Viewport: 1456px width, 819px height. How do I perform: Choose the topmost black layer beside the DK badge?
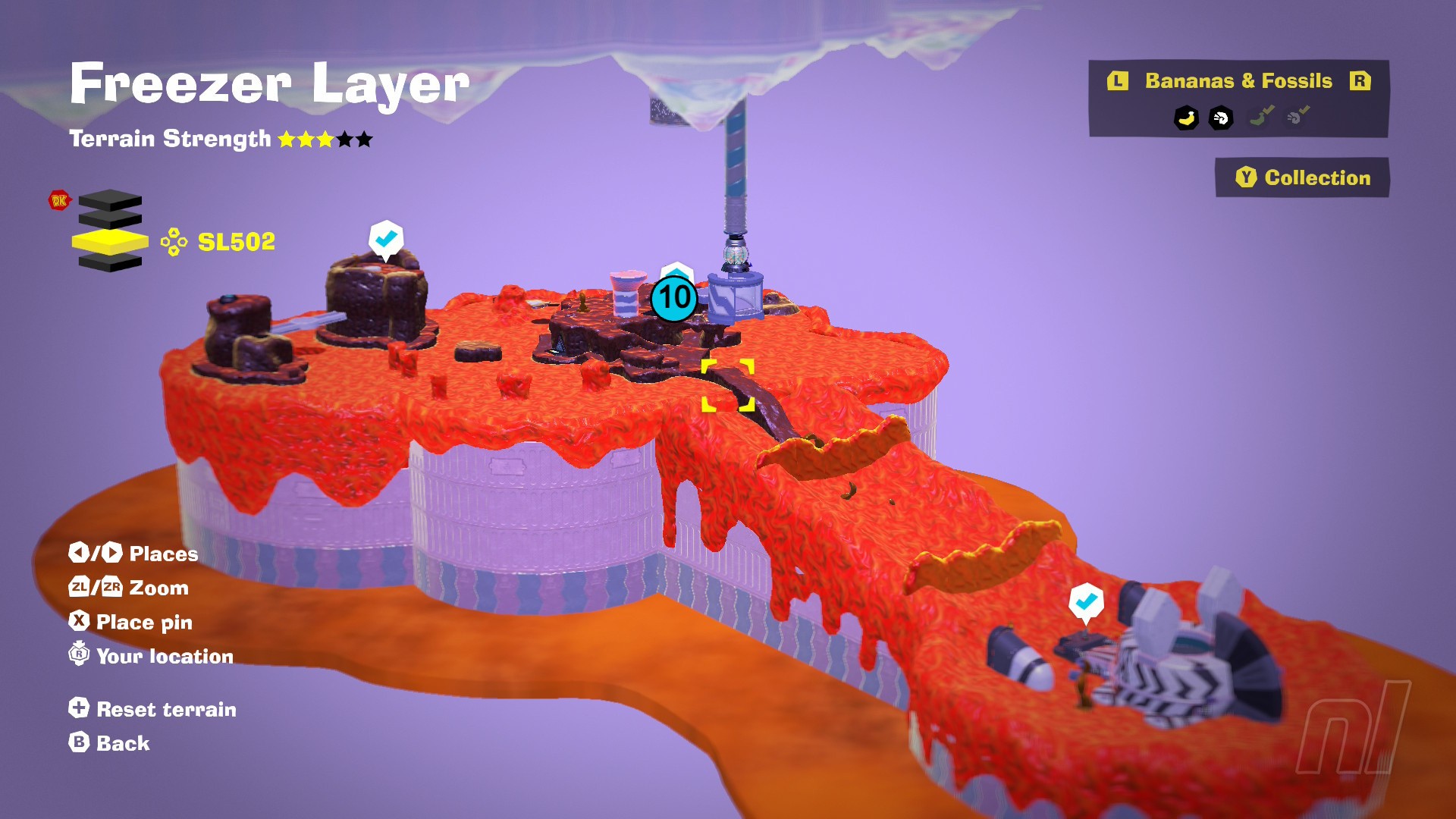tap(110, 200)
